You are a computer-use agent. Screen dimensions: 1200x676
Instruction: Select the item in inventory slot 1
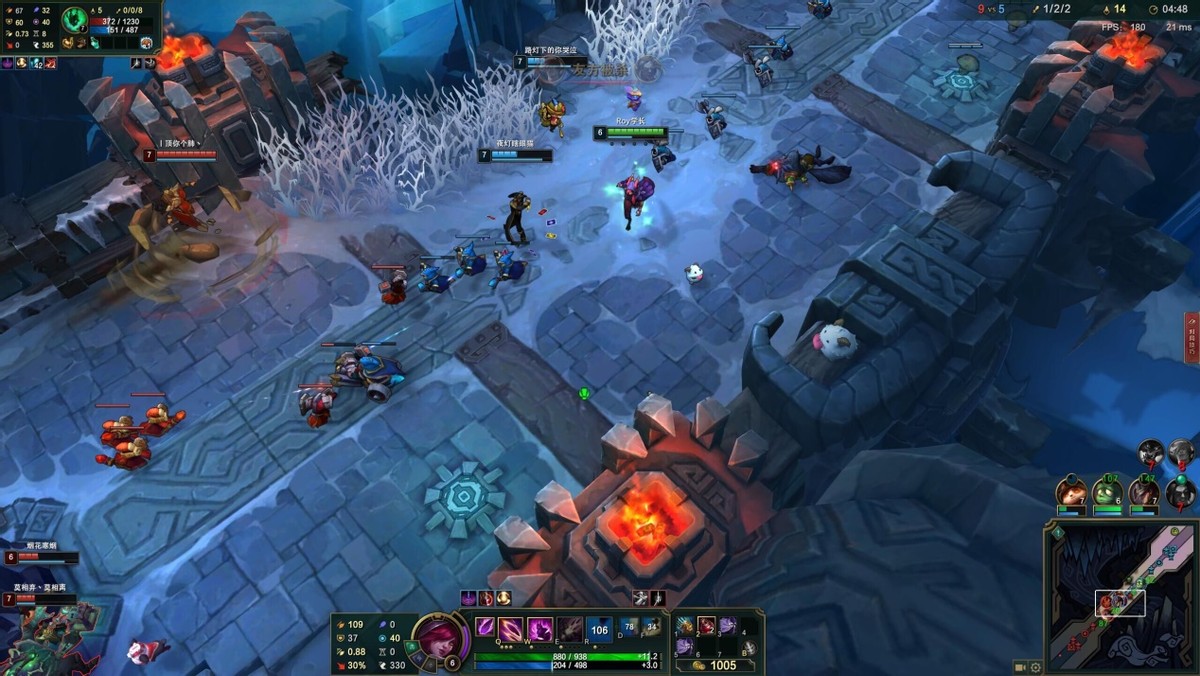pyautogui.click(x=685, y=626)
